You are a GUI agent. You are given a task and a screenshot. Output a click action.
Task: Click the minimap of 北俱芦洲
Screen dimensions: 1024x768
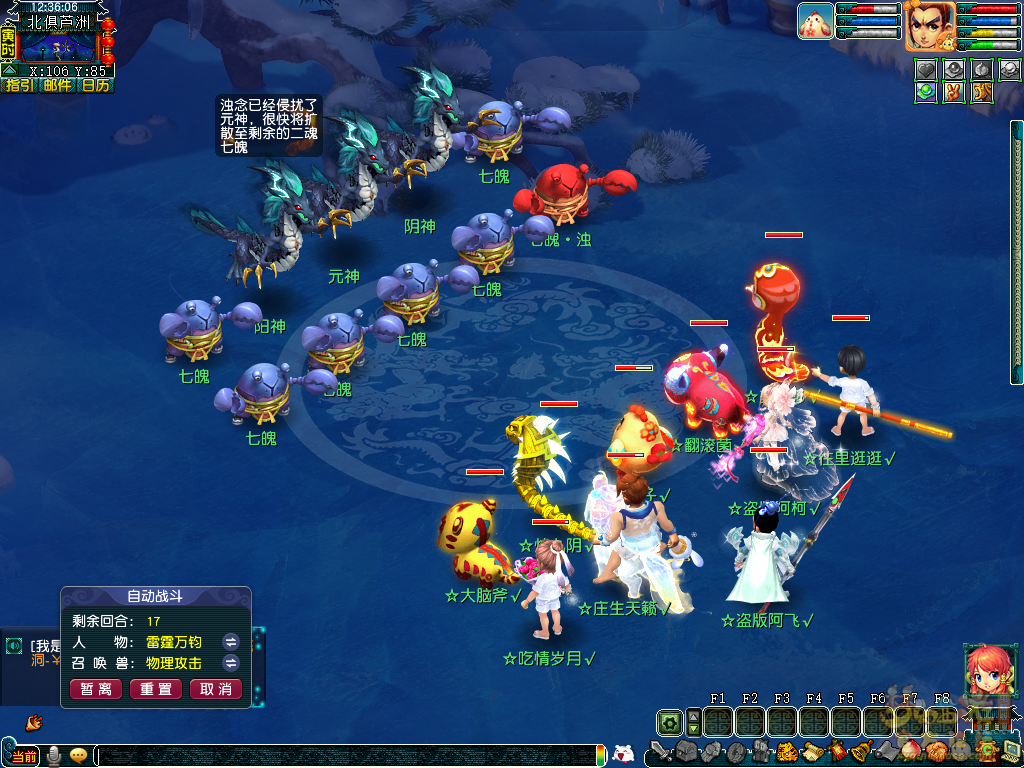click(x=58, y=47)
